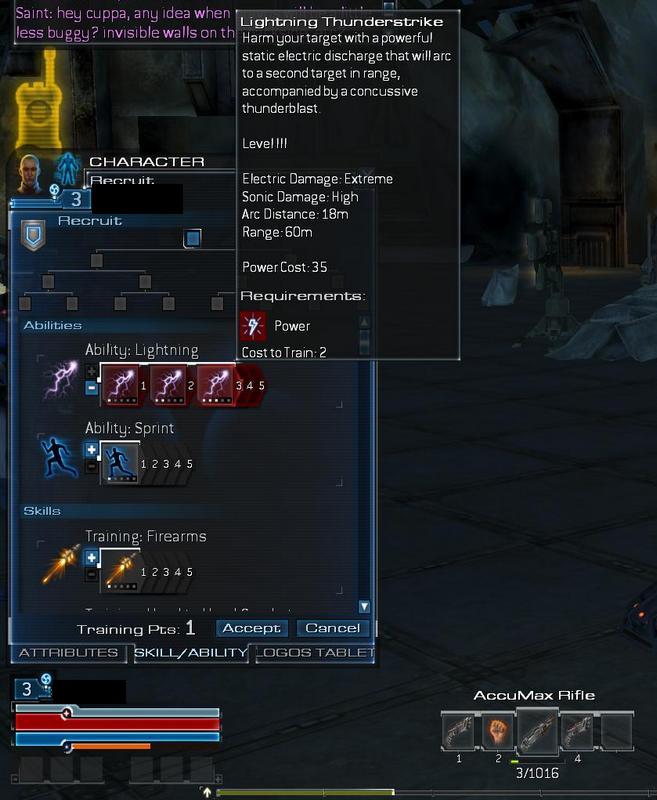
Task: Click the Firearms training level 1 icon
Action: coord(120,571)
